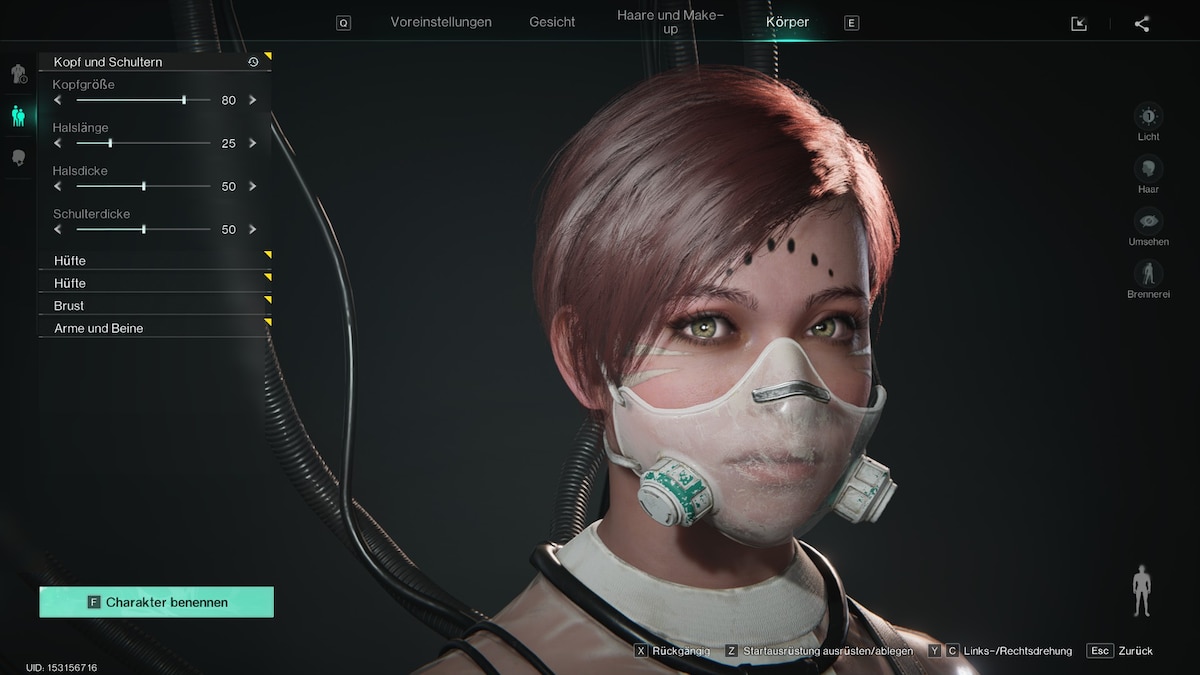Increase Halslänge with the right arrow
1200x675 pixels.
pos(253,143)
